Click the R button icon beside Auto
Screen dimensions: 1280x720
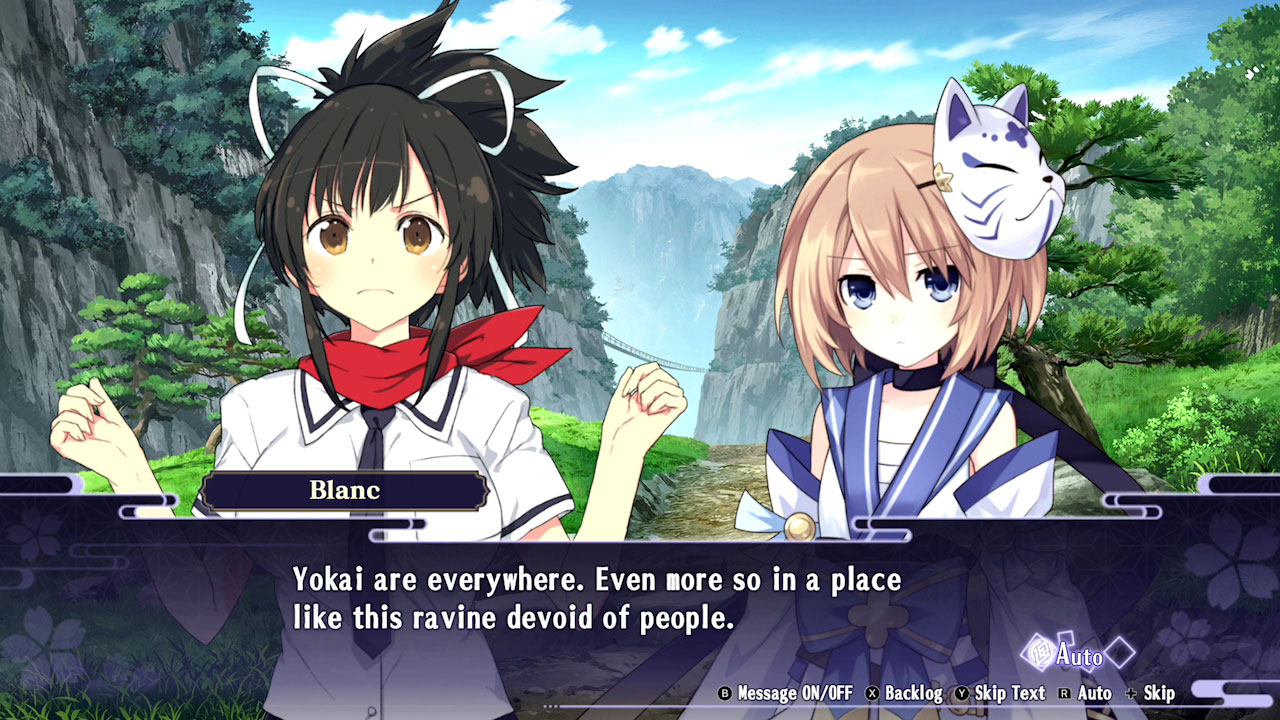coord(1066,692)
